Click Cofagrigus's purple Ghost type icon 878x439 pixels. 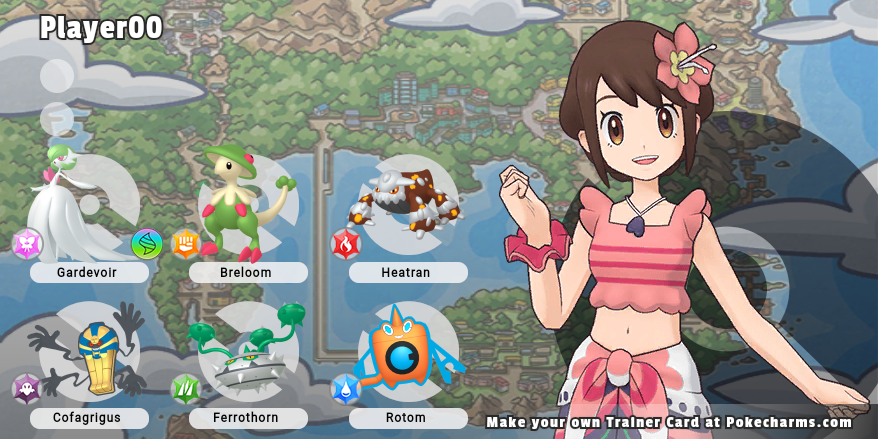27,389
